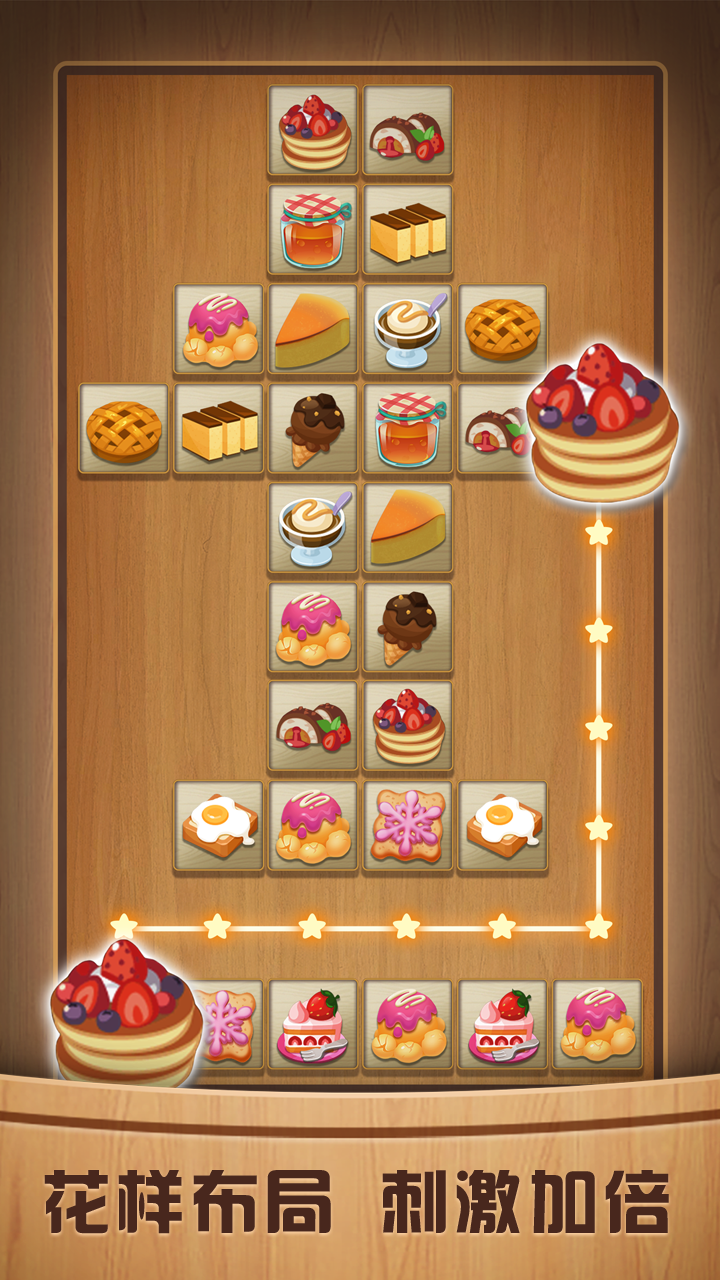This screenshot has height=1280, width=720.
Task: Choose the egg toast beside the snowflake cookie
Action: [502, 826]
